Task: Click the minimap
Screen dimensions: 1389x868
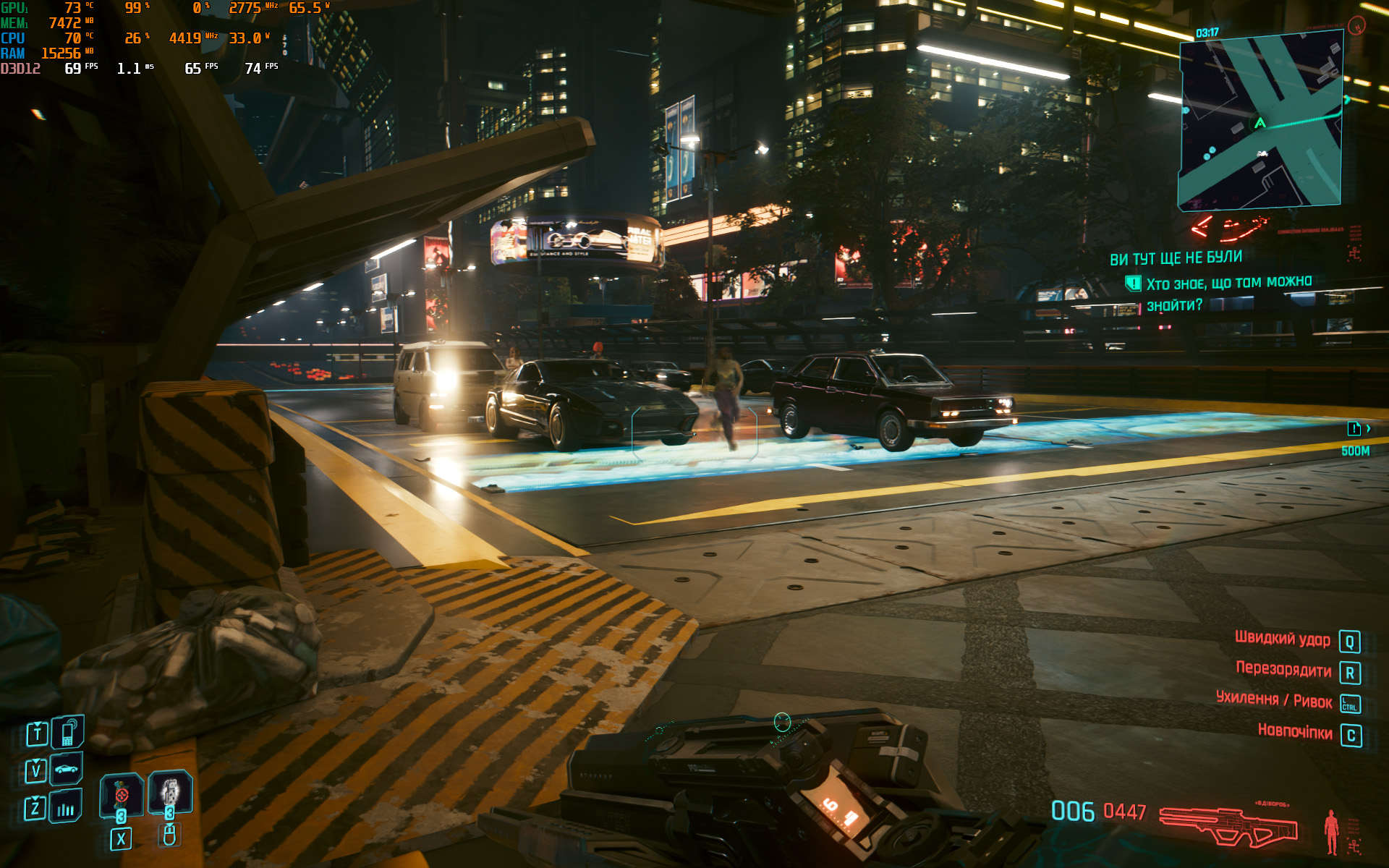Action: pyautogui.click(x=1261, y=123)
